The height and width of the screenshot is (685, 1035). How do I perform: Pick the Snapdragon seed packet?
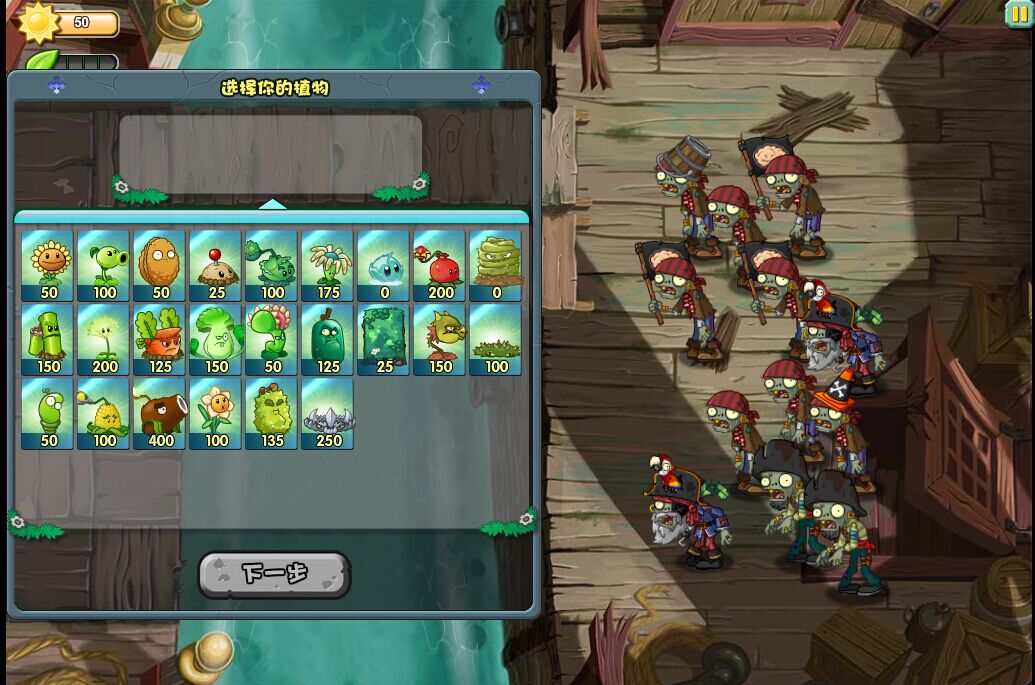[x=439, y=340]
